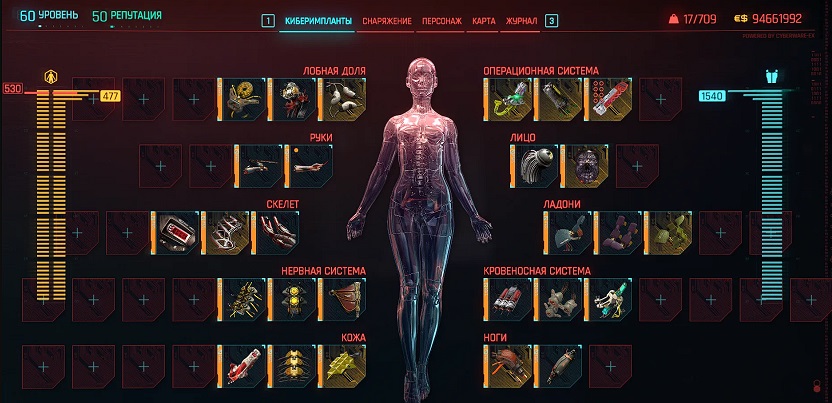This screenshot has width=832, height=403.
Task: Open the Журнал tab
Action: click(521, 20)
